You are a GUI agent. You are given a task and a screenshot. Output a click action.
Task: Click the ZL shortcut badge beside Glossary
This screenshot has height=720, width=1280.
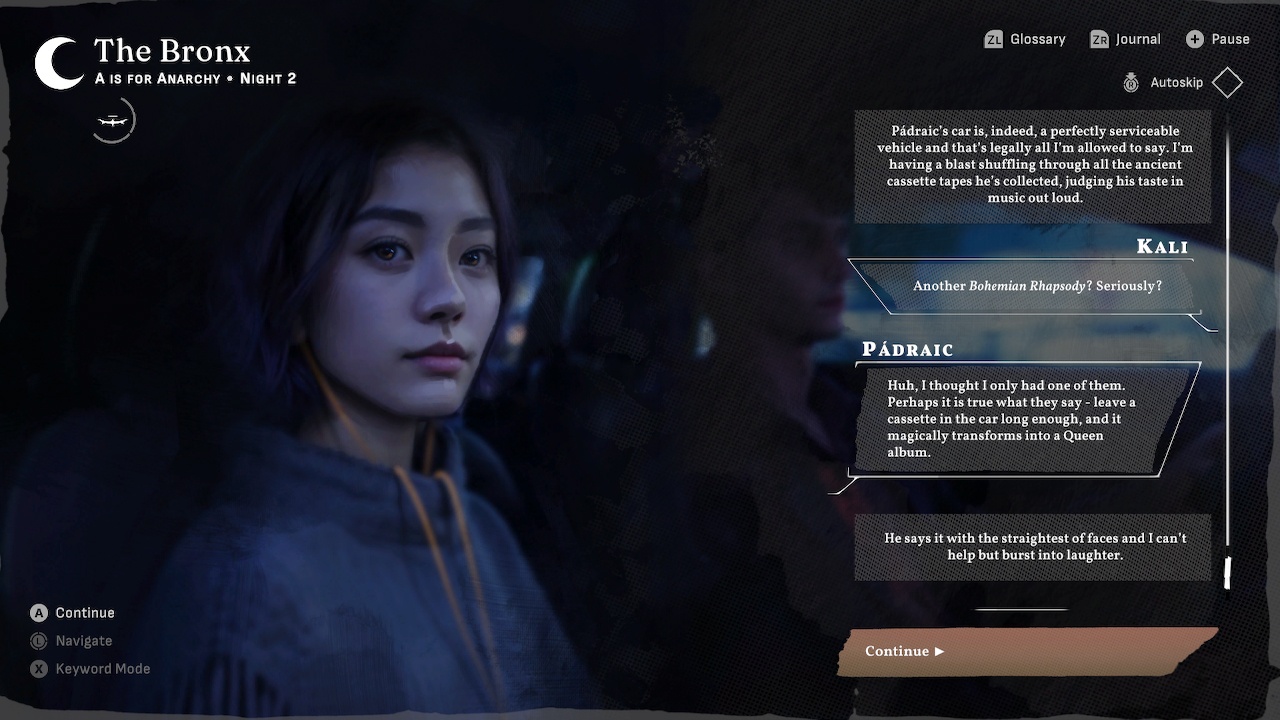pyautogui.click(x=995, y=39)
